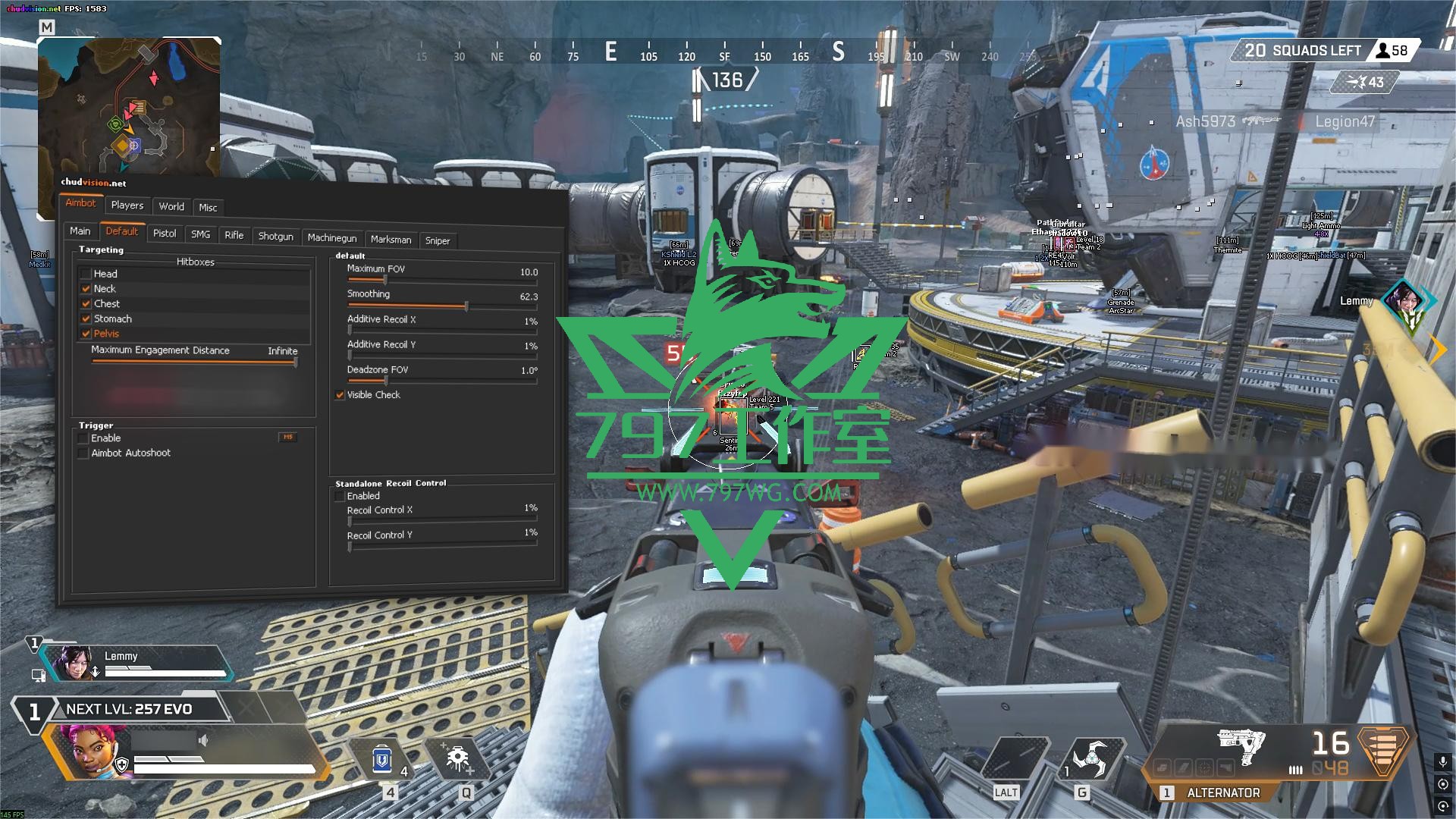Toggle the microphone icon

tap(1442, 761)
